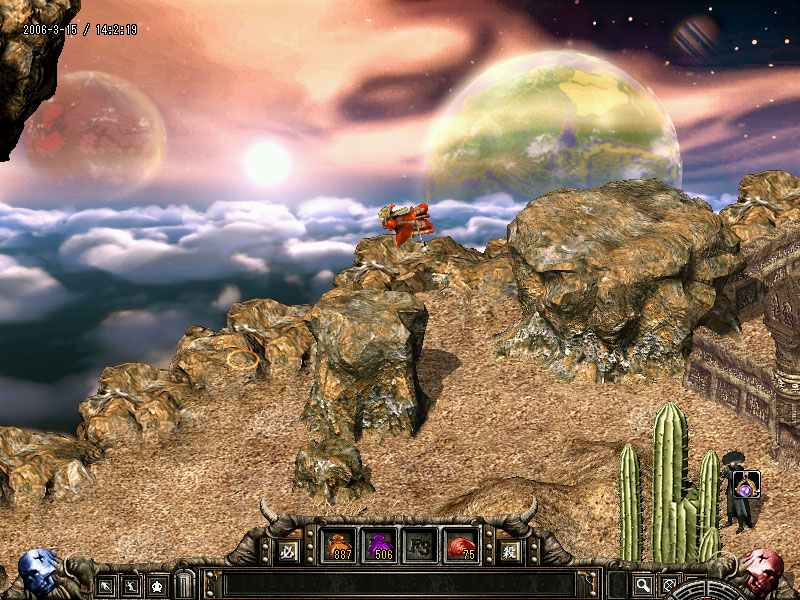800x600 pixels.
Task: Use the orange pouch item with 887
Action: pyautogui.click(x=340, y=547)
